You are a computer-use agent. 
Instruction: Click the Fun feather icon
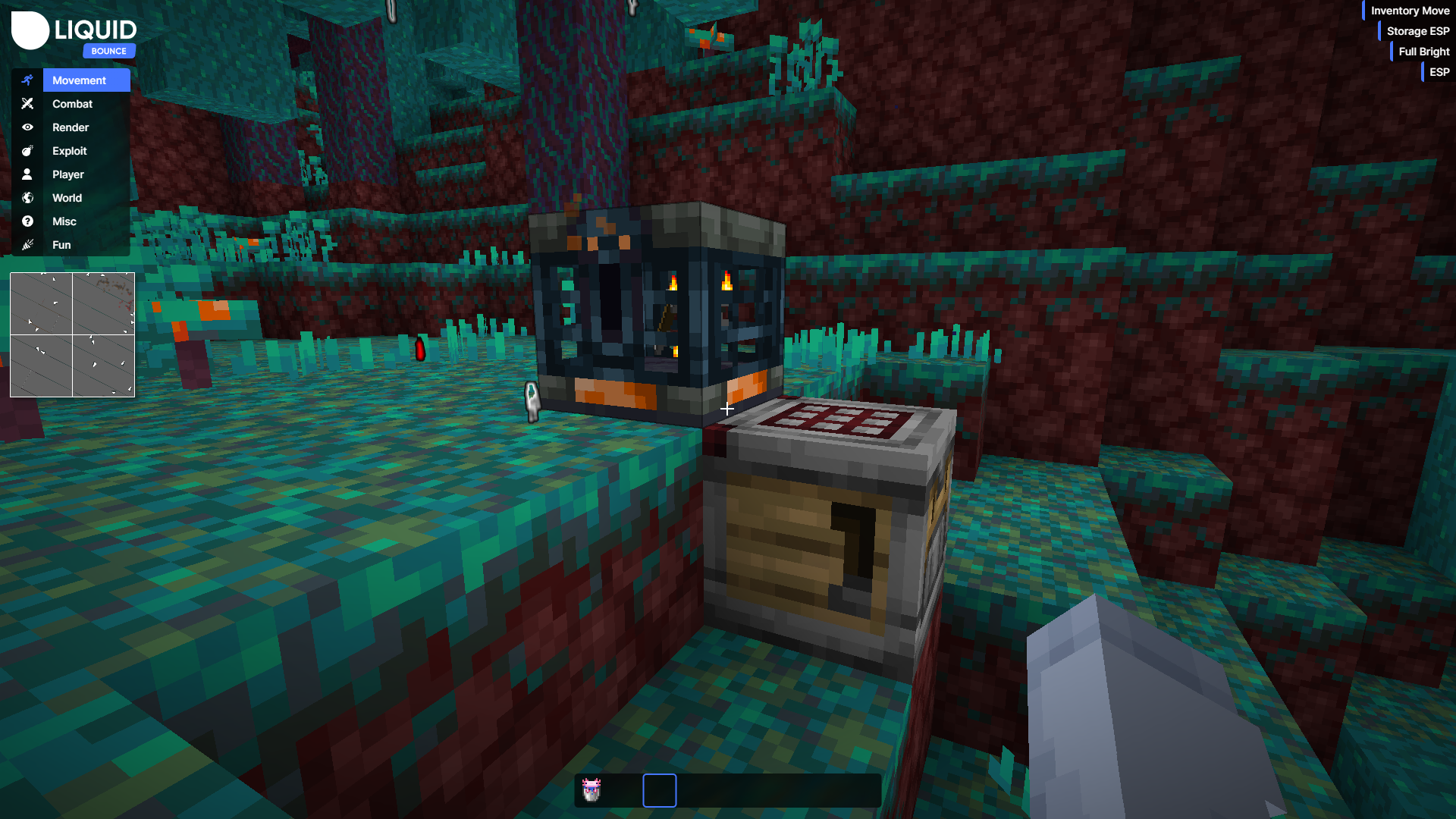tap(28, 244)
